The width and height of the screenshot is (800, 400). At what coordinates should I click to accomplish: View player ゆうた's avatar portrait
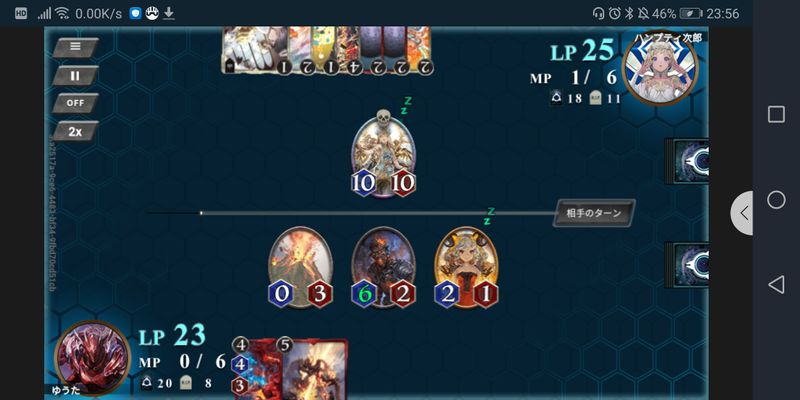point(92,355)
